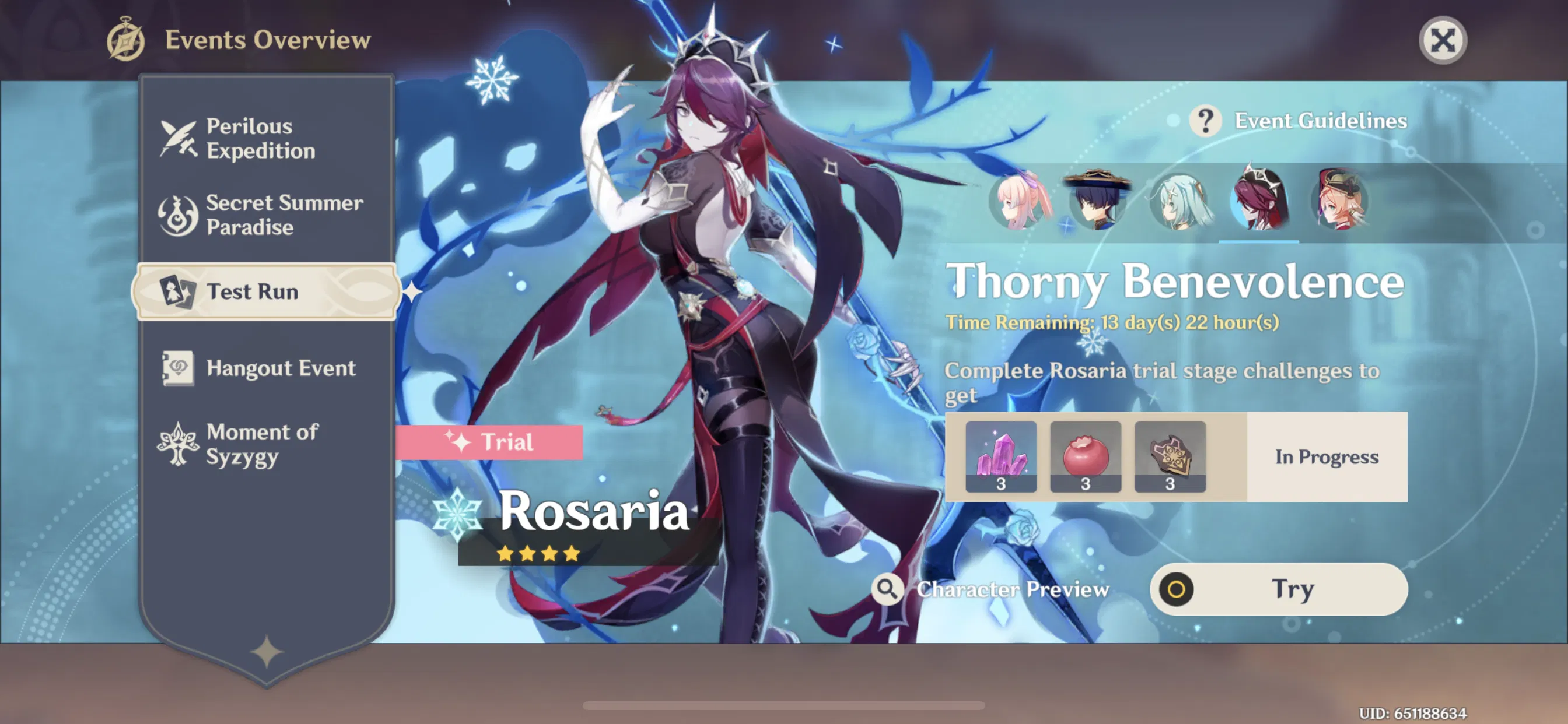Open the Event Guidelines help
This screenshot has height=724, width=1568.
coord(1207,121)
